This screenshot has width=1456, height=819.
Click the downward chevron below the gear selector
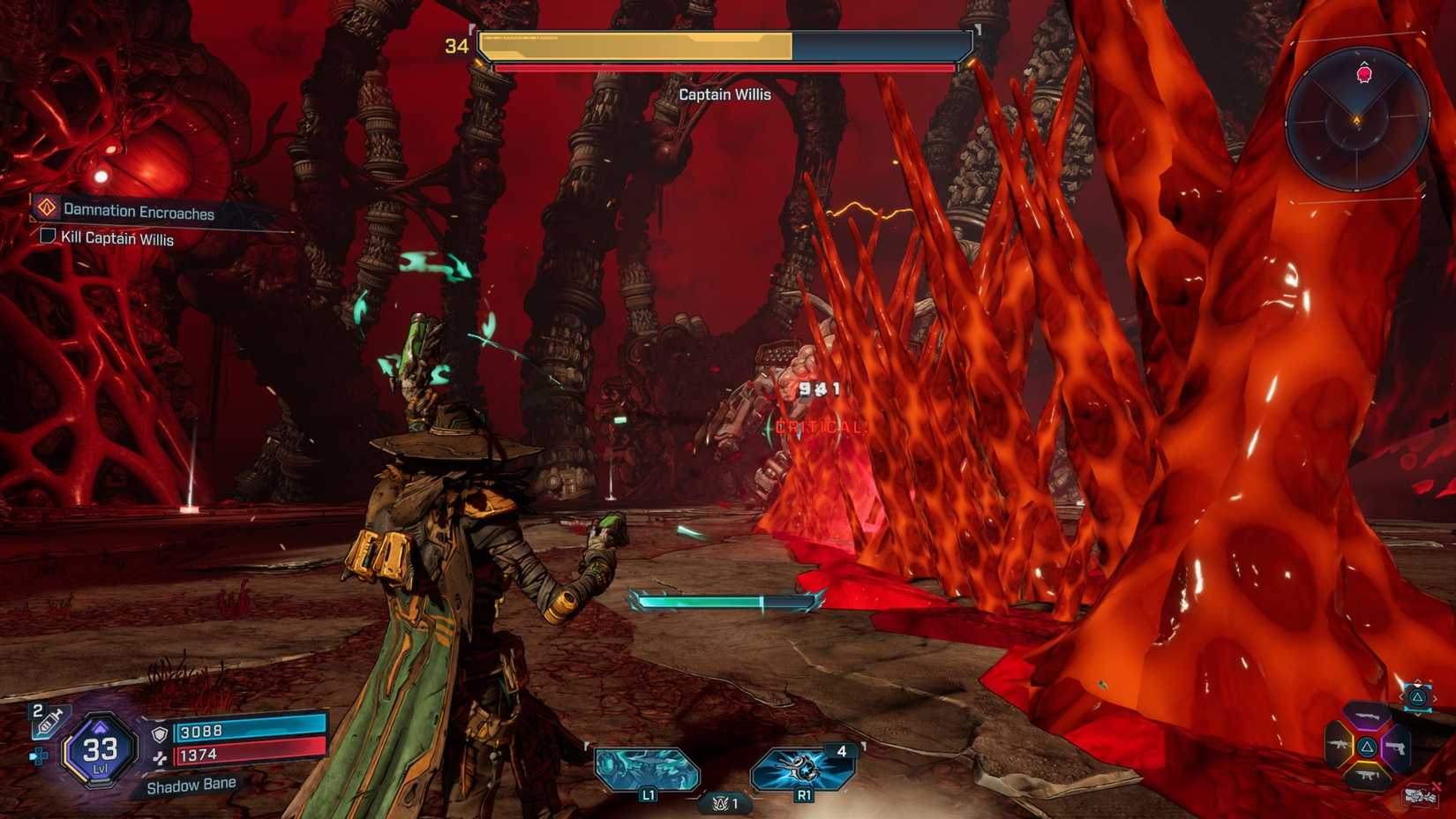tap(1419, 714)
